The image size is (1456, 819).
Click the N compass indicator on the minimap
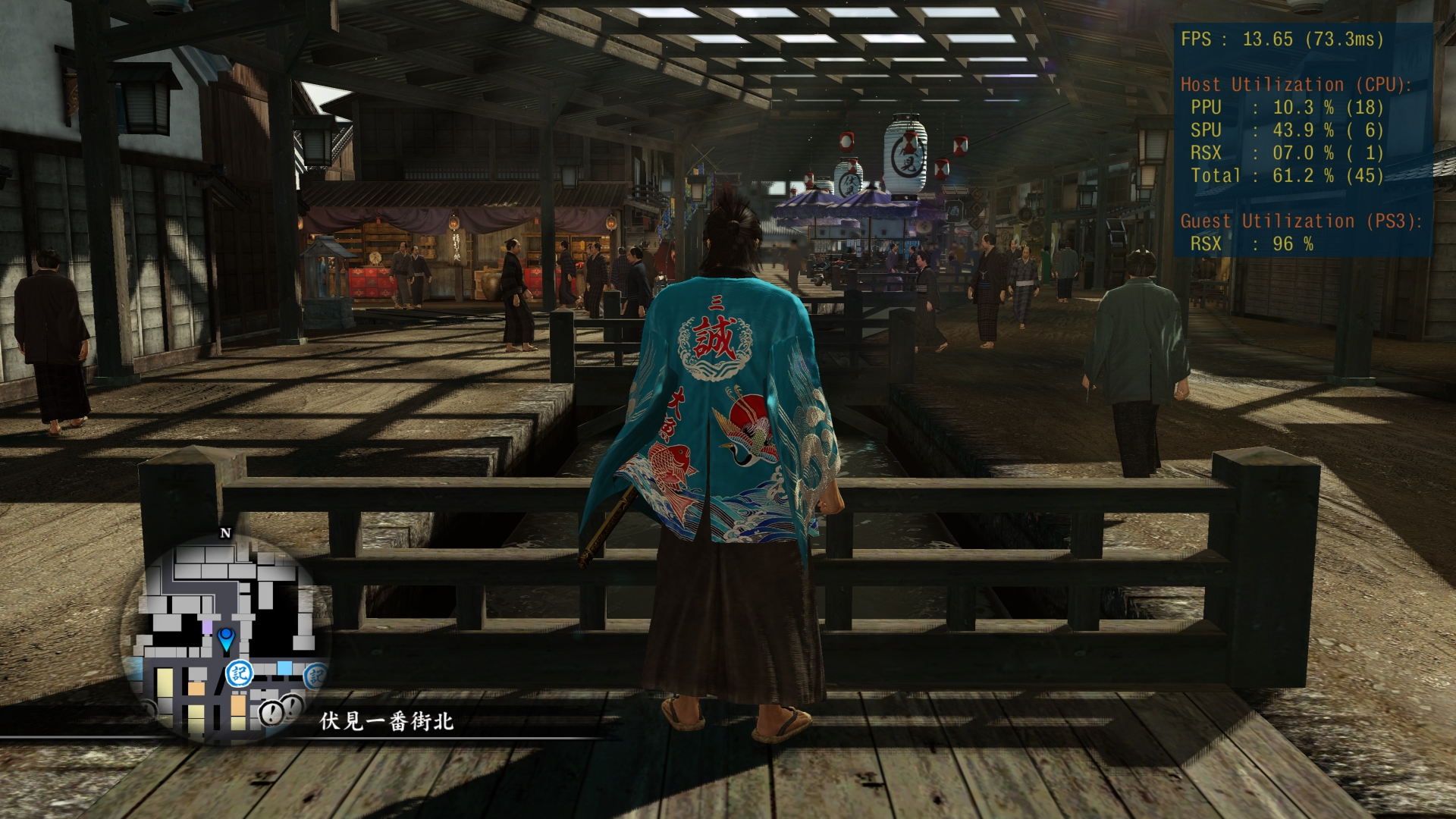[224, 532]
